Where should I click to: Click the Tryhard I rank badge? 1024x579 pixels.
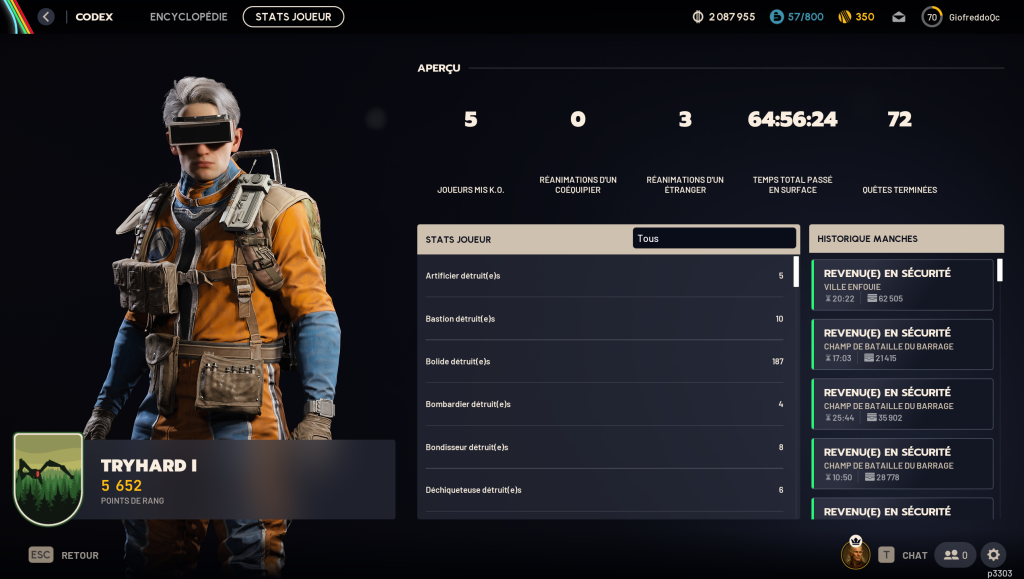[48, 479]
